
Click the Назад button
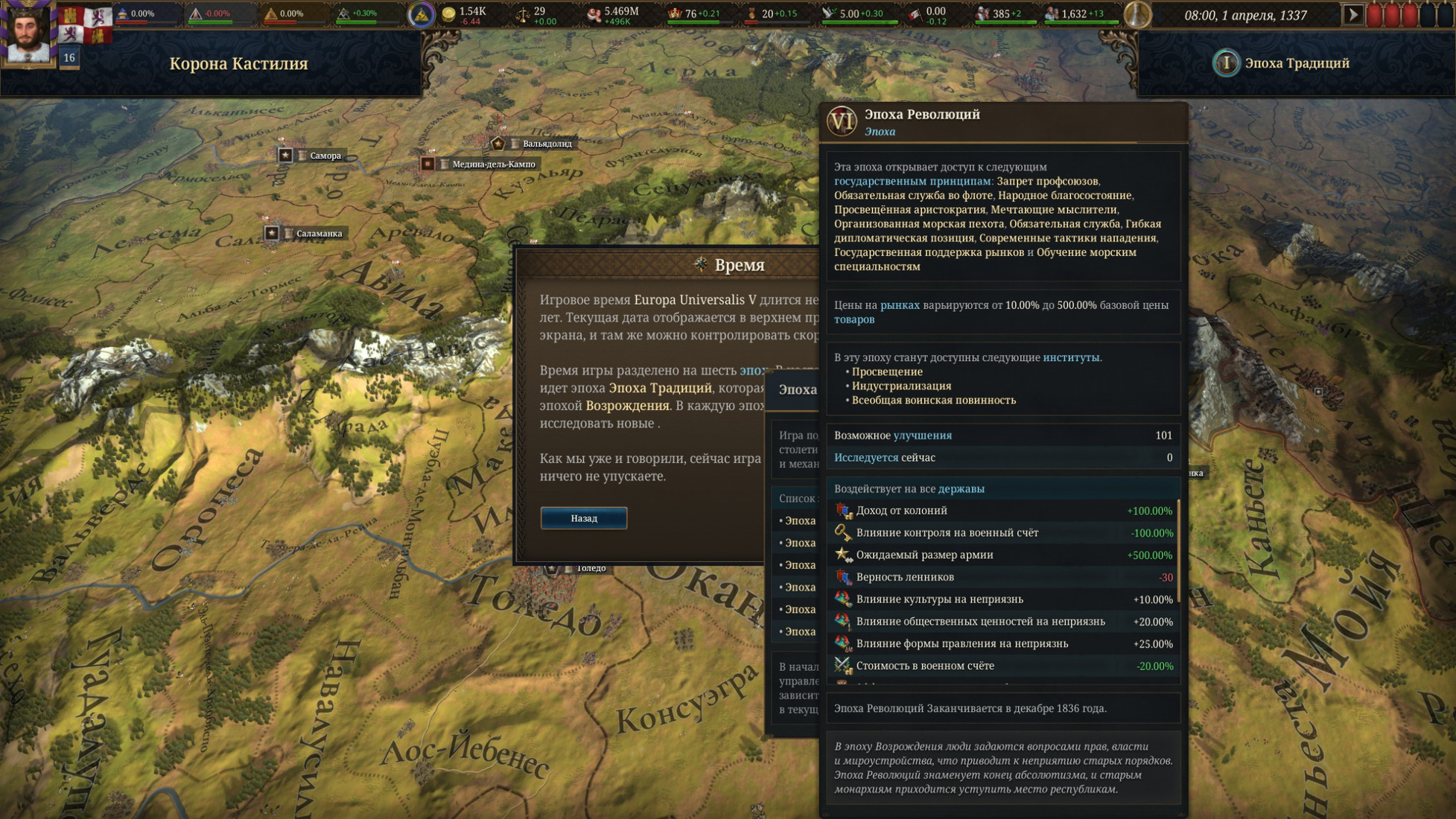click(583, 518)
